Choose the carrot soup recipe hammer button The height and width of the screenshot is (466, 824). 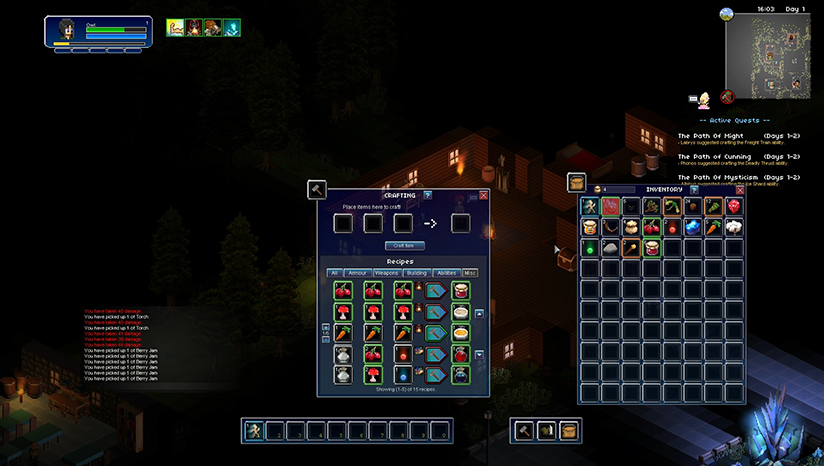tap(435, 333)
